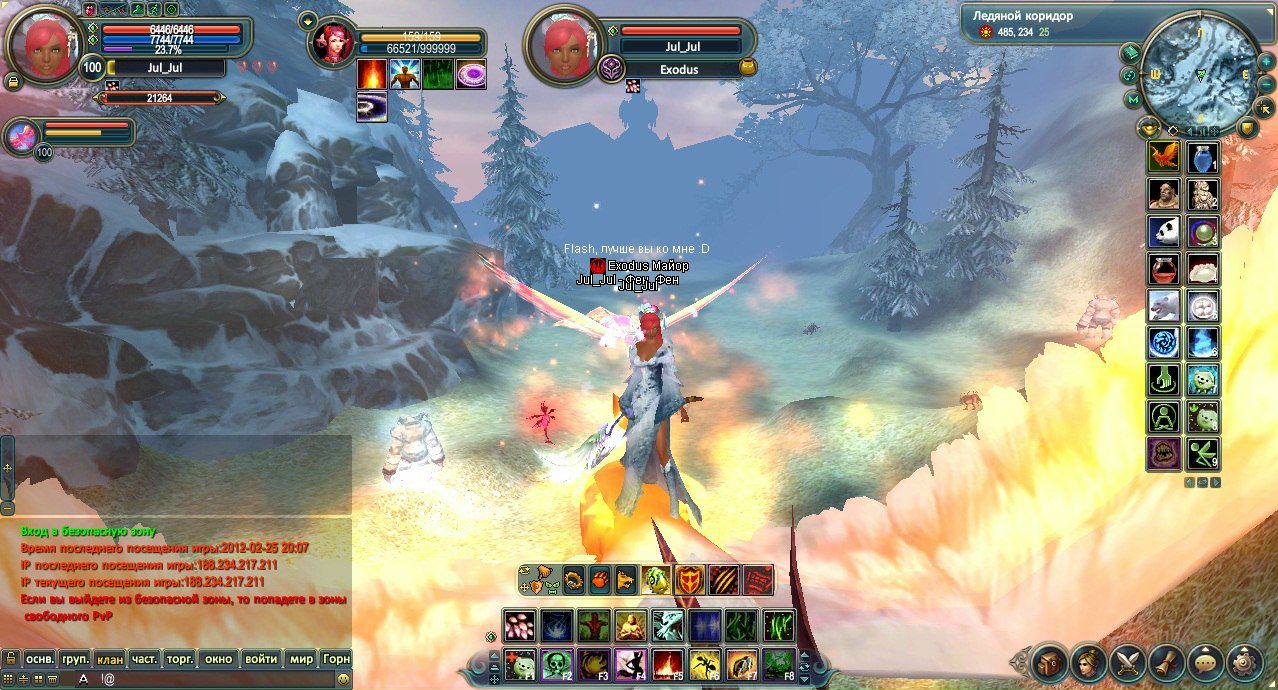Use the blue potion flask in slot 1
The height and width of the screenshot is (690, 1278).
click(x=1203, y=157)
